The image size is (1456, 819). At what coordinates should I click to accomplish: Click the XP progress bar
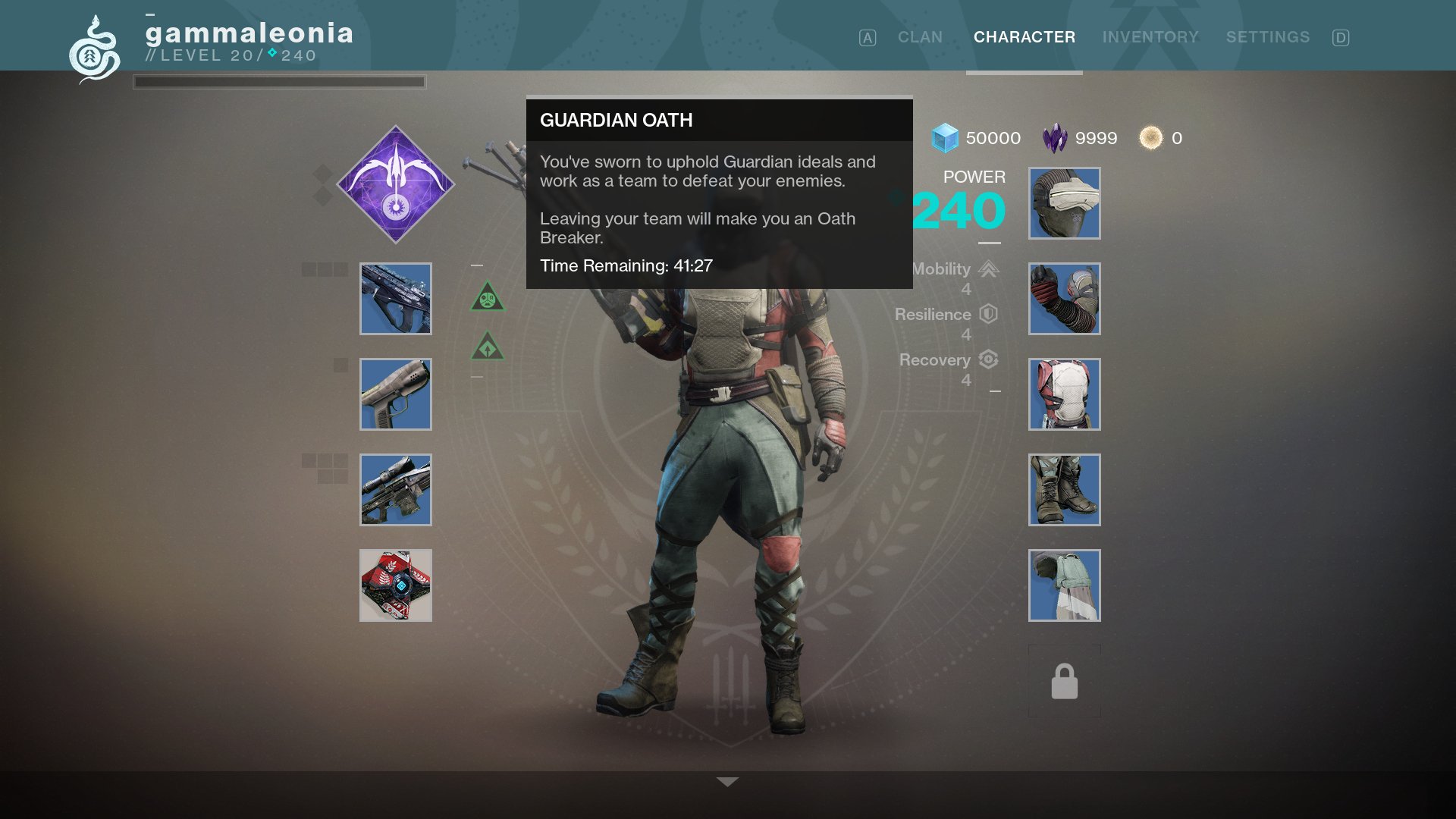pos(279,82)
